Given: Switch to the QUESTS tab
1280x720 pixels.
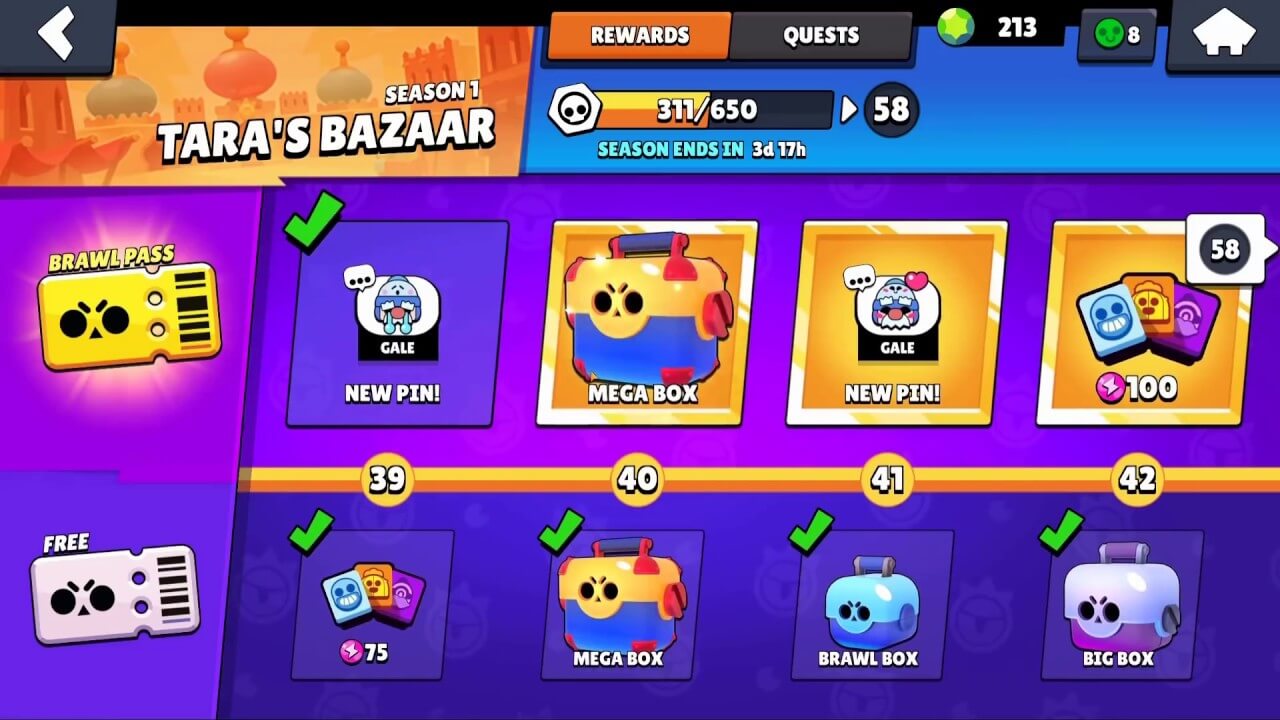Looking at the screenshot, I should point(822,35).
